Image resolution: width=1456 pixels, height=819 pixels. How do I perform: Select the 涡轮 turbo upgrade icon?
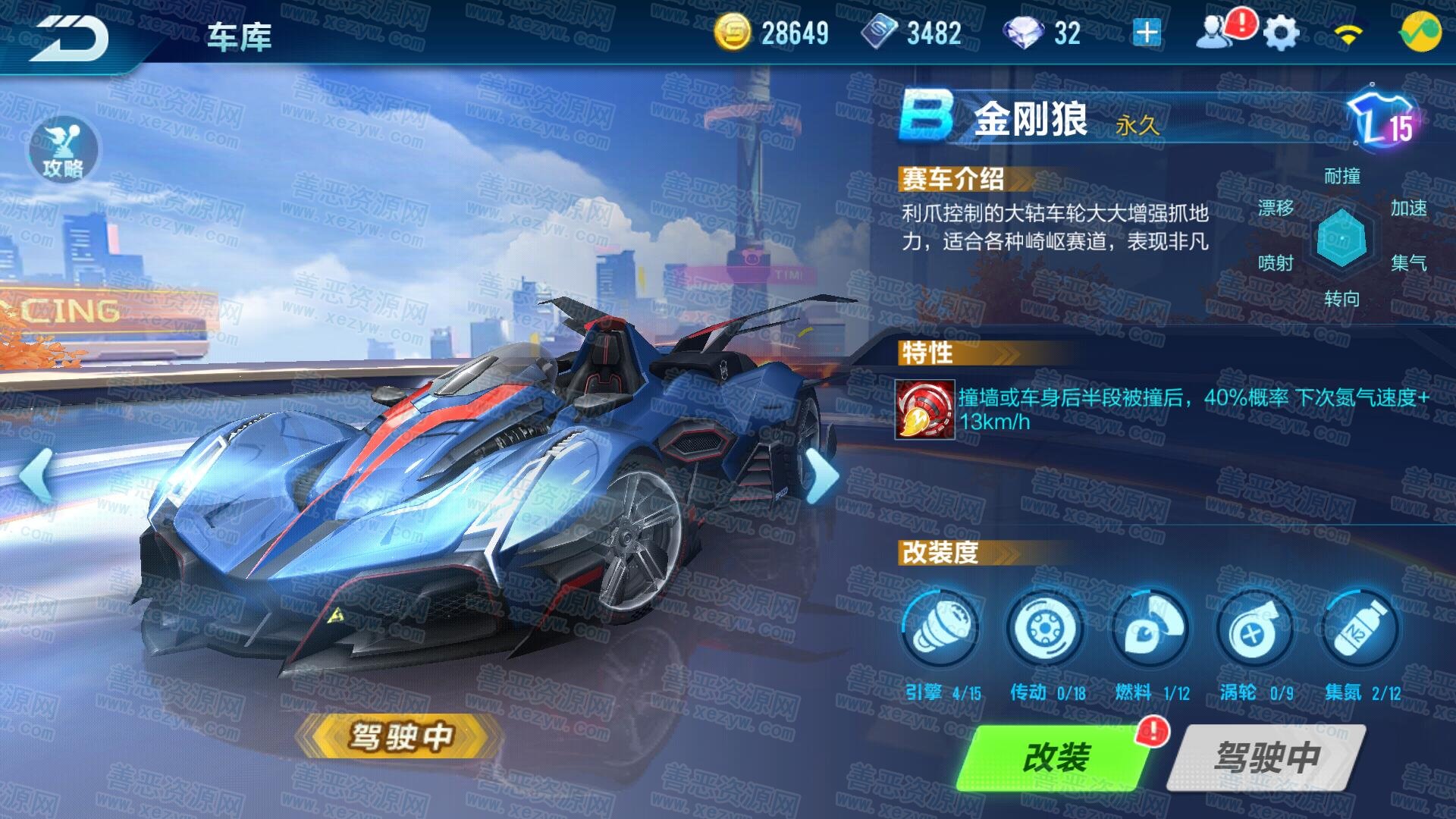pos(1254,629)
